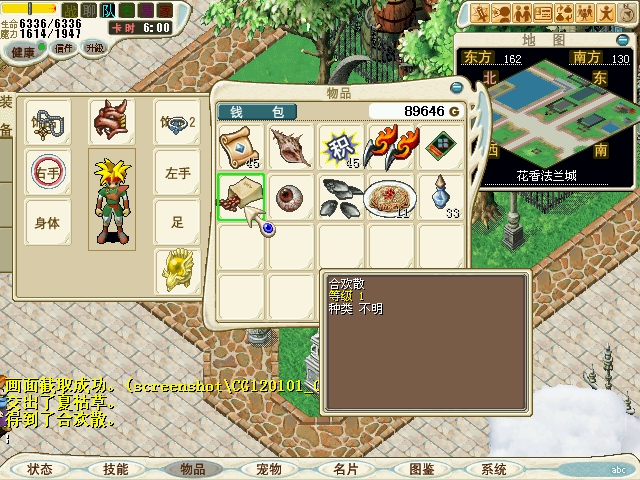Select the 合欢散 powder bag item

[240, 196]
